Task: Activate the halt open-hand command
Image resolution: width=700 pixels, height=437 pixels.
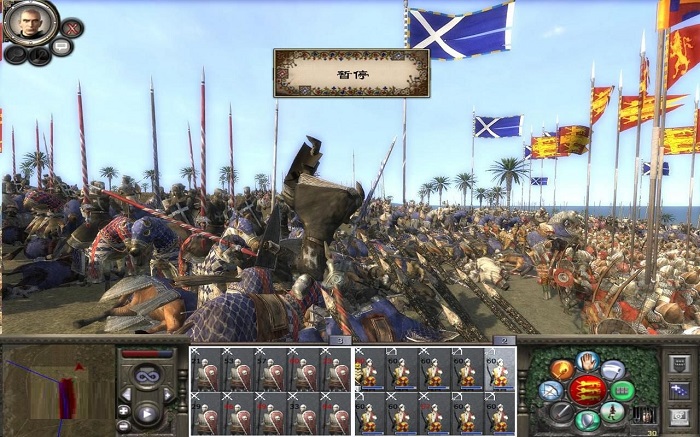Action: 587,362
